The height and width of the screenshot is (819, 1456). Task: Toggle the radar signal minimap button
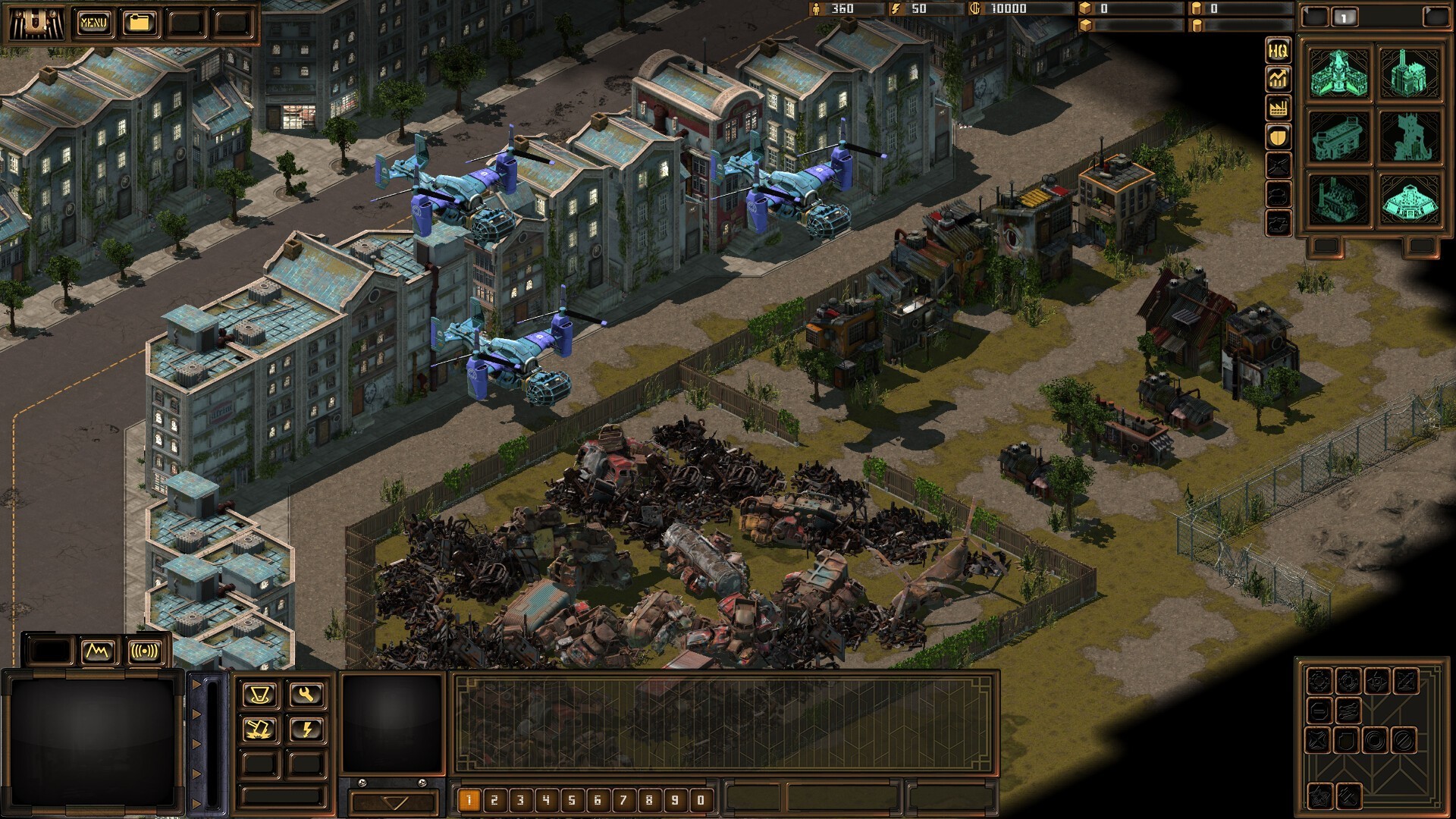144,651
